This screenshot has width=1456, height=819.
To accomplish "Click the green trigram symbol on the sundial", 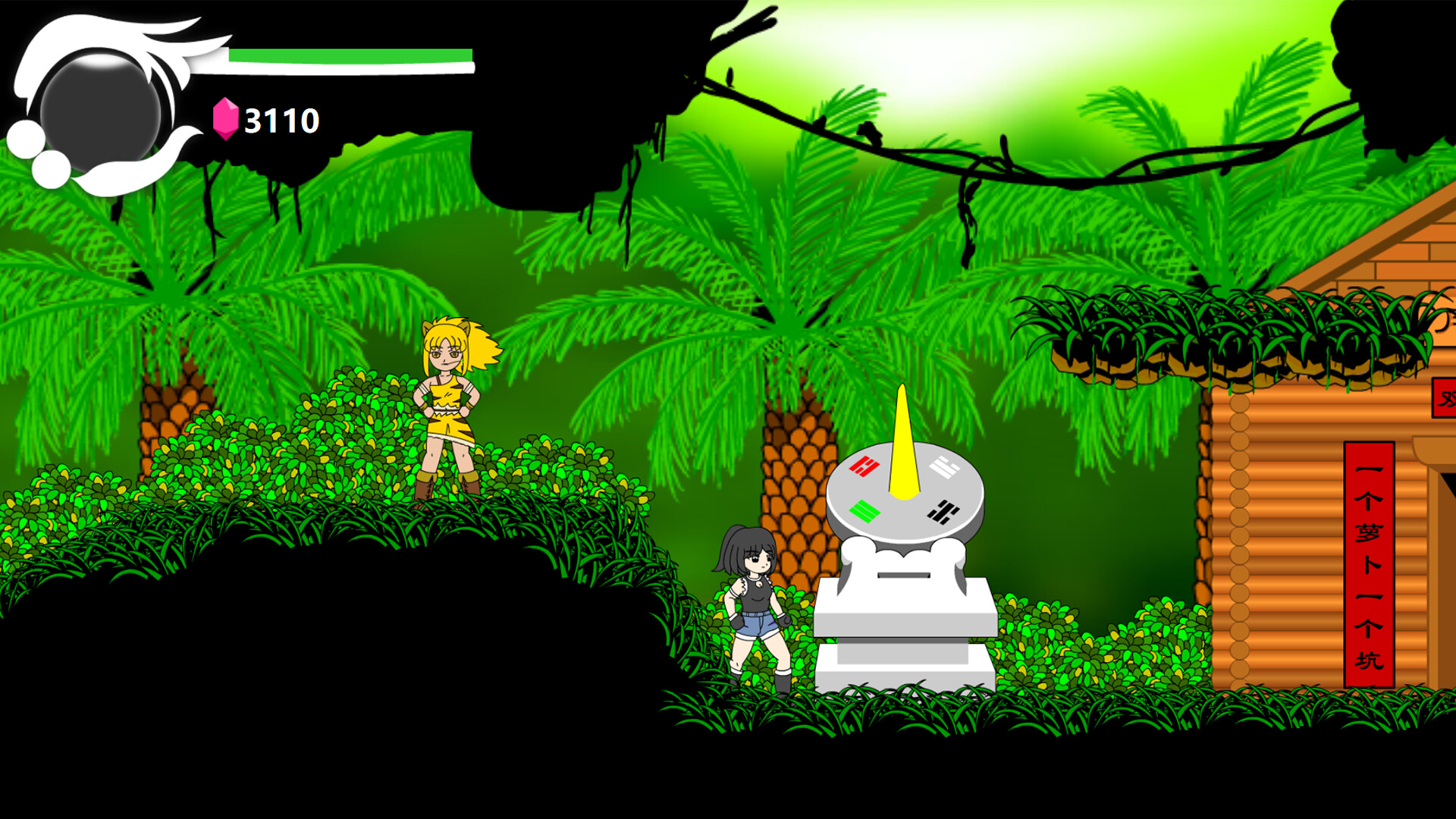I will [864, 512].
